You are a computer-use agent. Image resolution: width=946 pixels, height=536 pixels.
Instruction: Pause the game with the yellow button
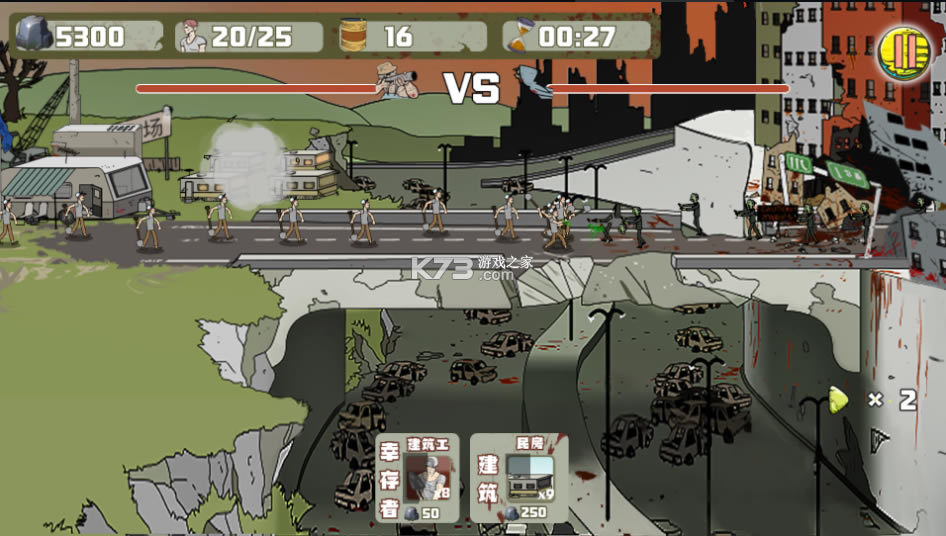[903, 52]
